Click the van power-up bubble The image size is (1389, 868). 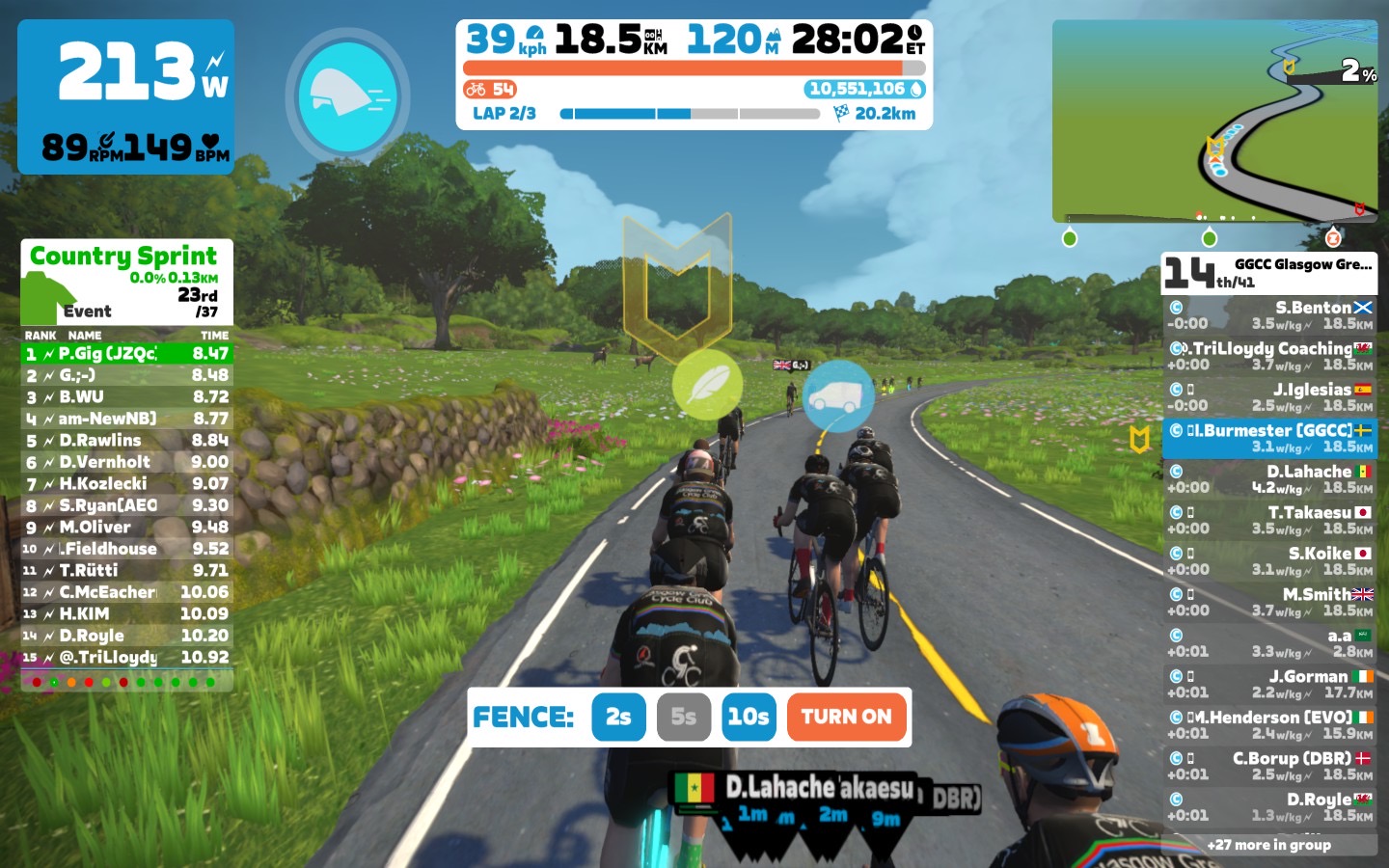837,395
